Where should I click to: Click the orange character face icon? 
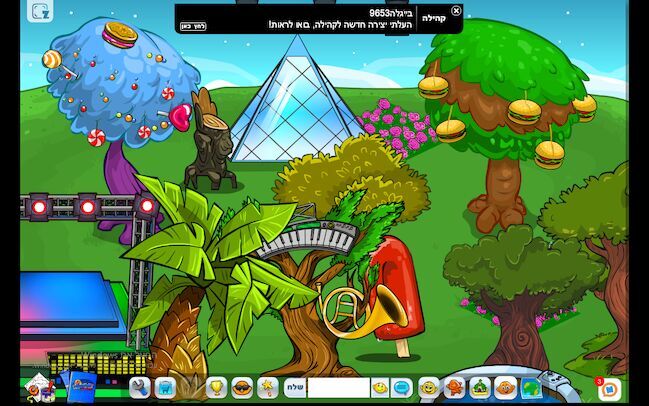point(506,387)
